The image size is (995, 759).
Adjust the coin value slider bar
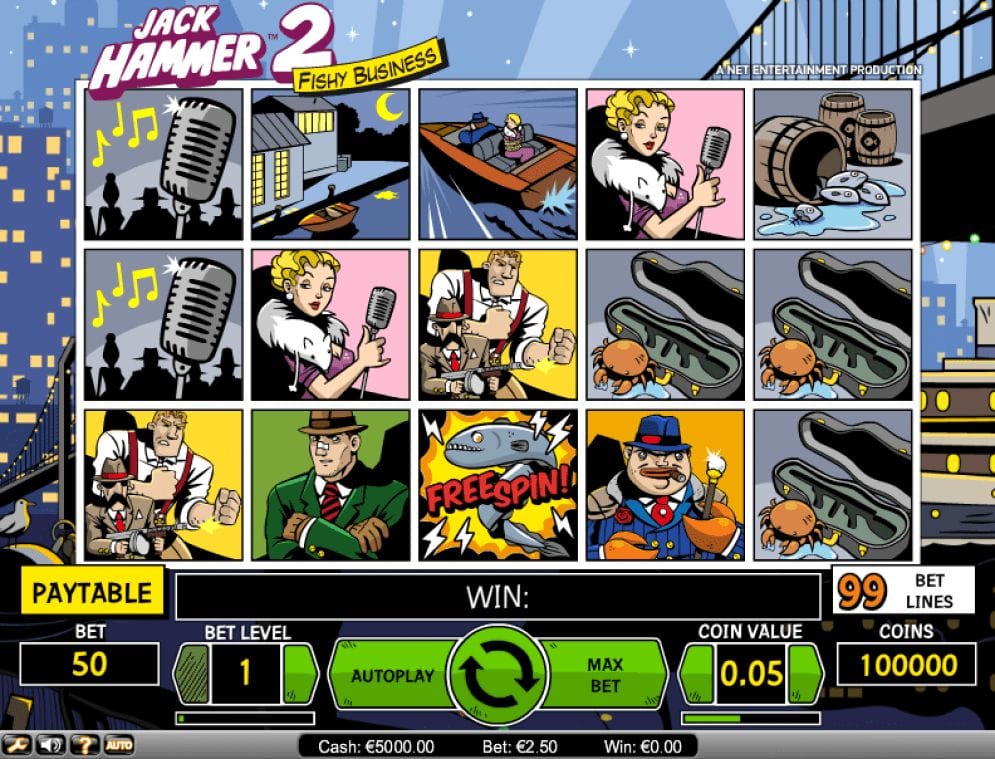coord(750,718)
